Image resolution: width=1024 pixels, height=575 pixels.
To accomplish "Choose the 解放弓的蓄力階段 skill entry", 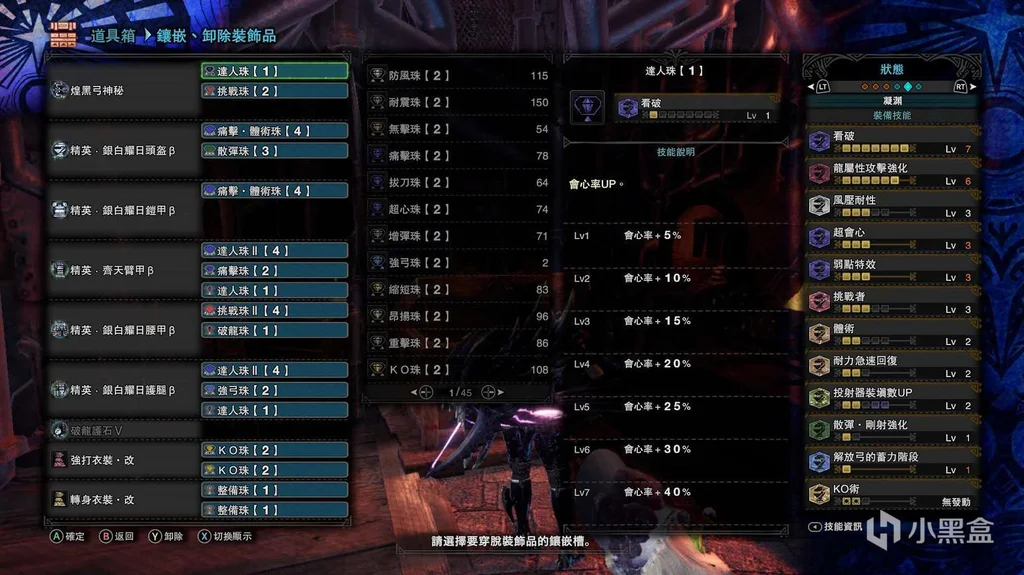I will [892, 462].
